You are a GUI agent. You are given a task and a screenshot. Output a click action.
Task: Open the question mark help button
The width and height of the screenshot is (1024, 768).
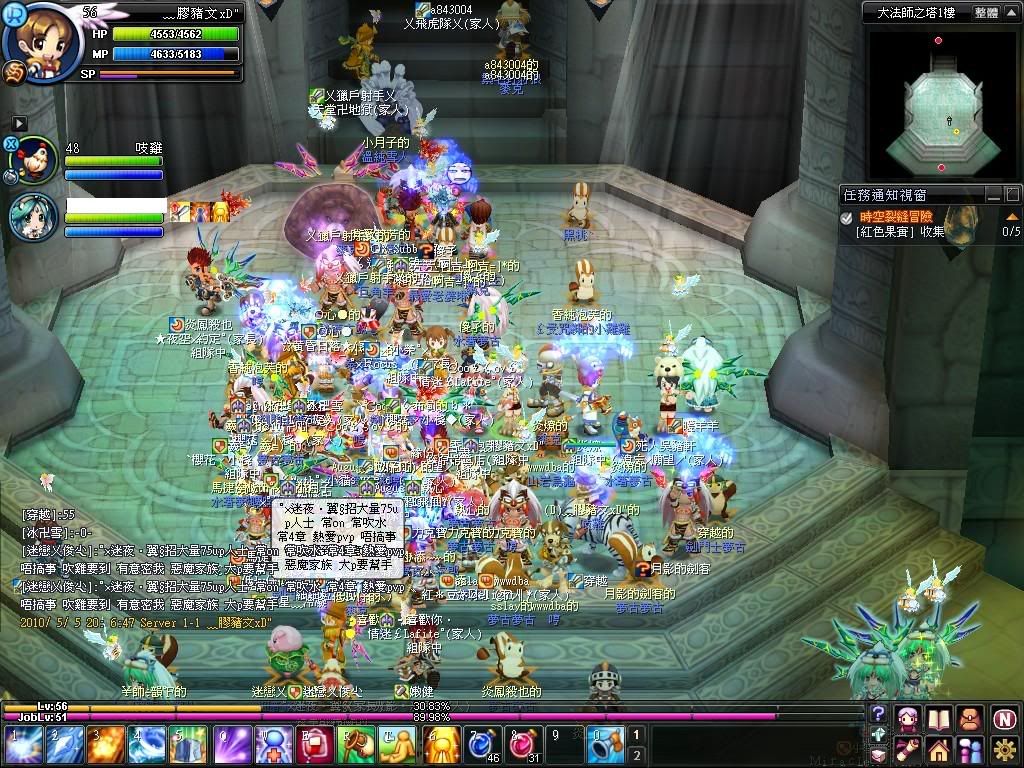click(878, 714)
